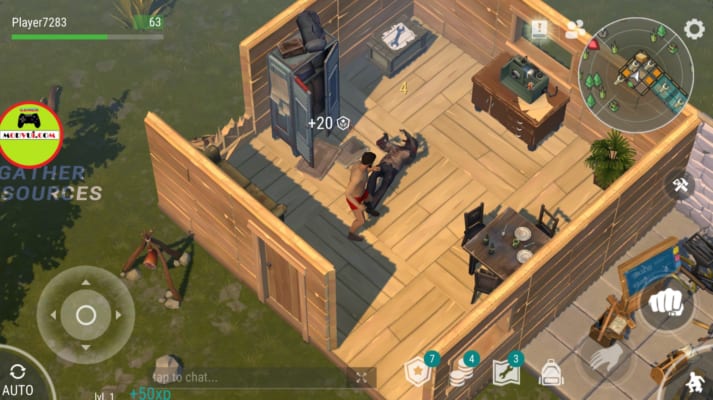Toggle the crouch sneak button

click(694, 384)
